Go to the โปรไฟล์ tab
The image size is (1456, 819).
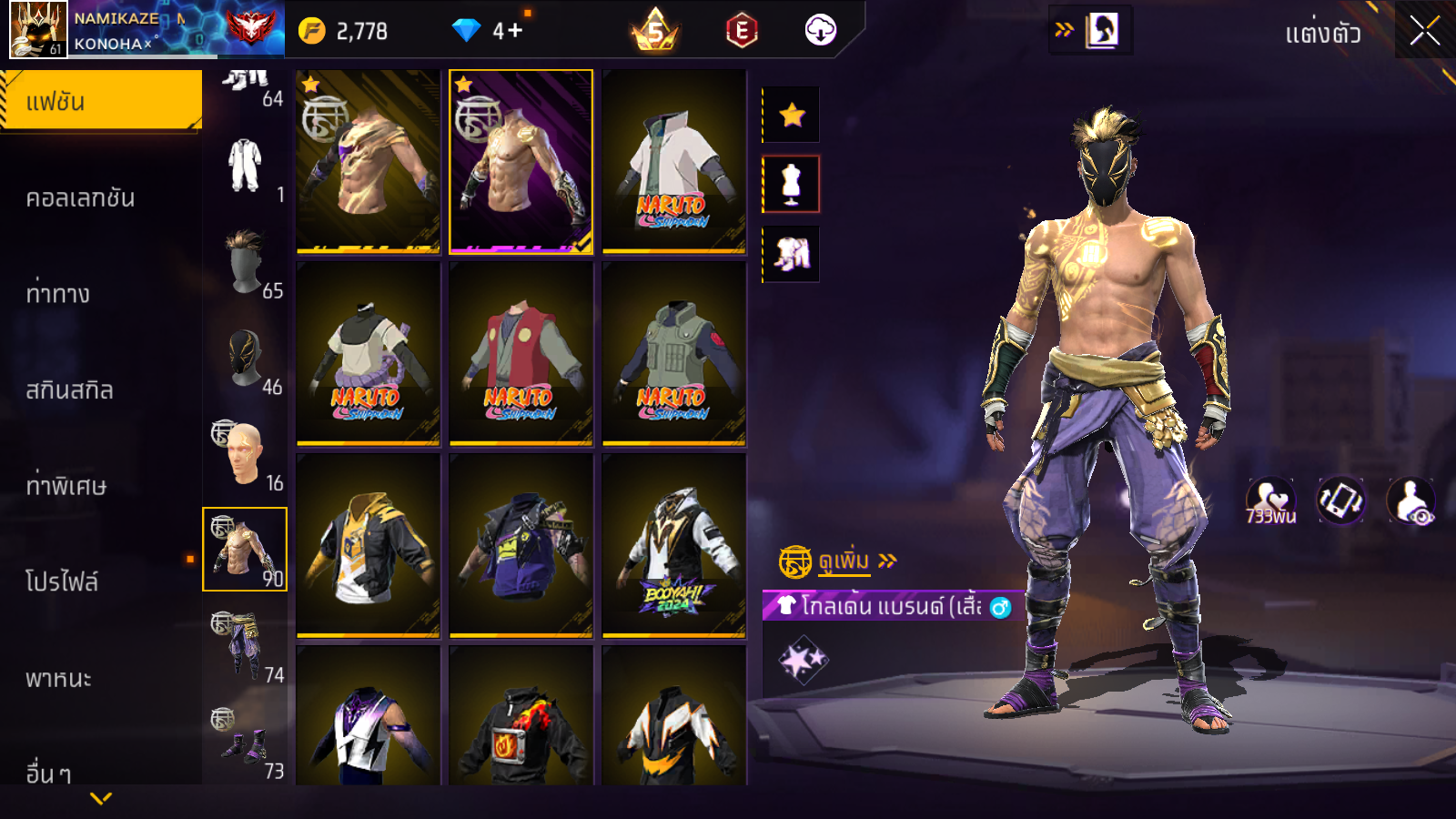pos(62,582)
